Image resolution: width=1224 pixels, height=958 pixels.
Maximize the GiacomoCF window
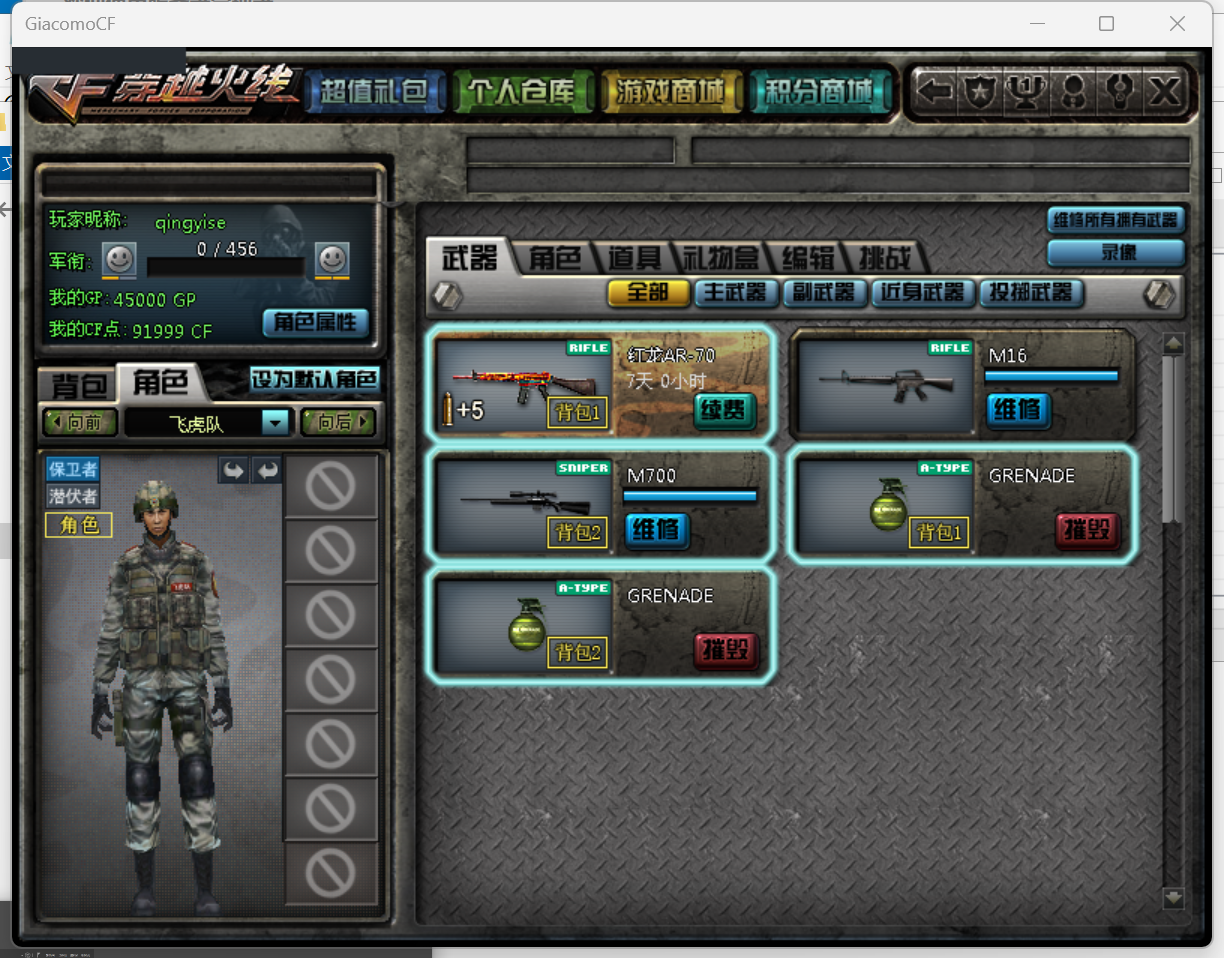tap(1106, 24)
